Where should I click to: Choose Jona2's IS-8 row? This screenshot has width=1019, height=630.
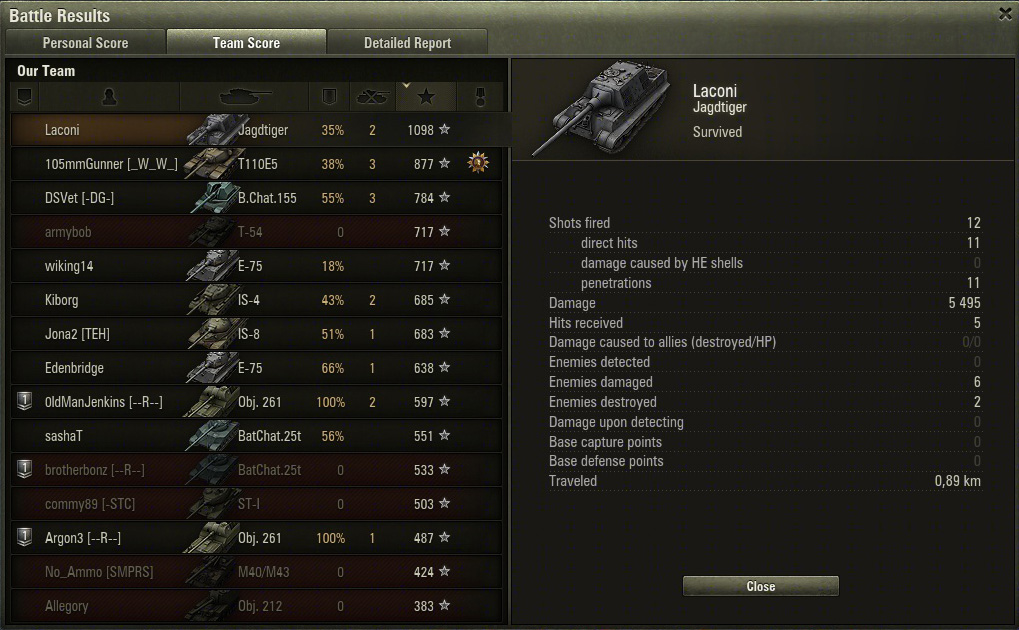(255, 334)
